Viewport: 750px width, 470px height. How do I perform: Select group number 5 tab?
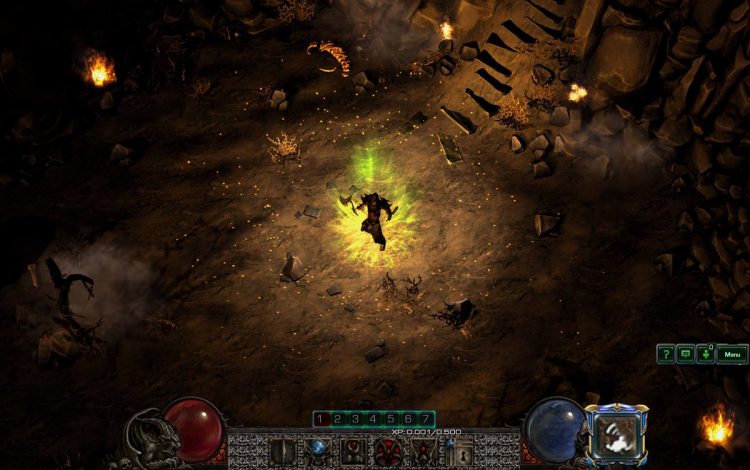point(391,418)
